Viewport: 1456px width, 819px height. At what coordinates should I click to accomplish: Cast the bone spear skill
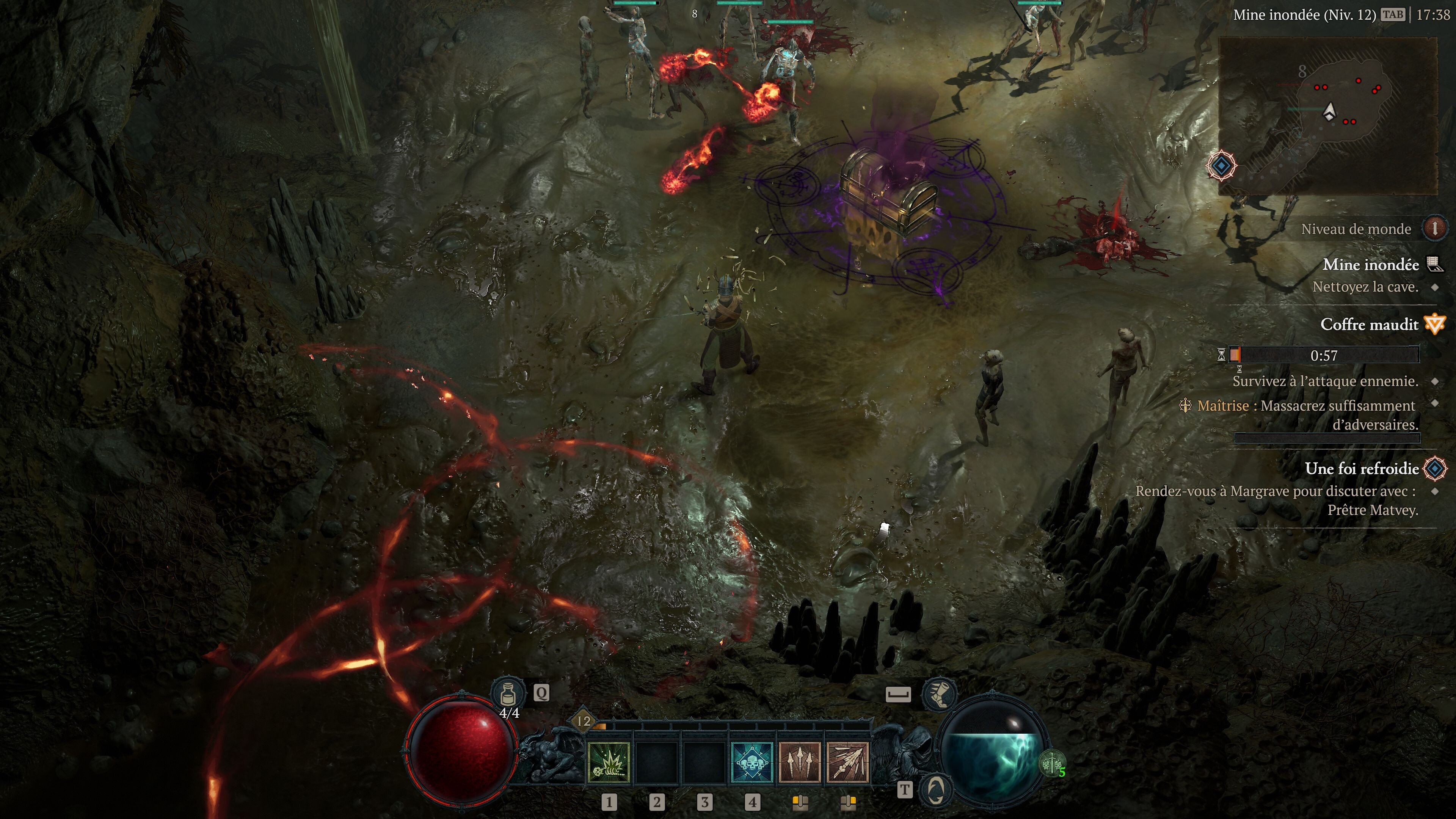tap(847, 763)
